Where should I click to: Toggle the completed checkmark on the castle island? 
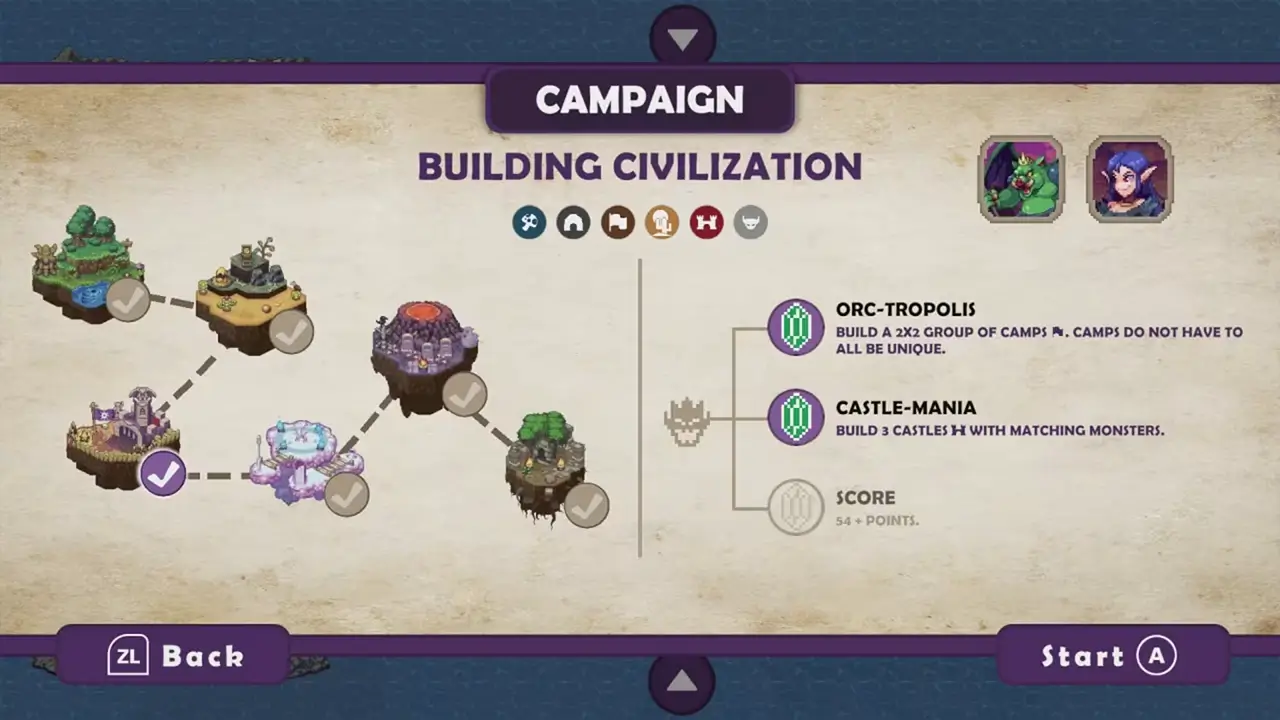(163, 476)
